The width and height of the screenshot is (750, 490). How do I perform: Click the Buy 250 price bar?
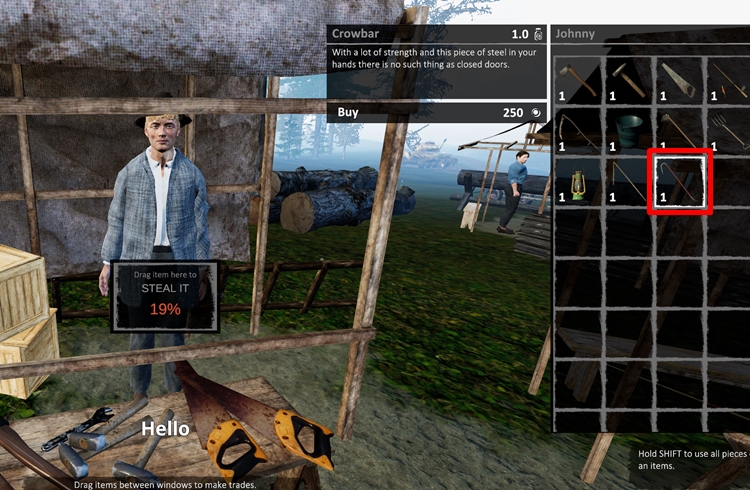click(437, 112)
